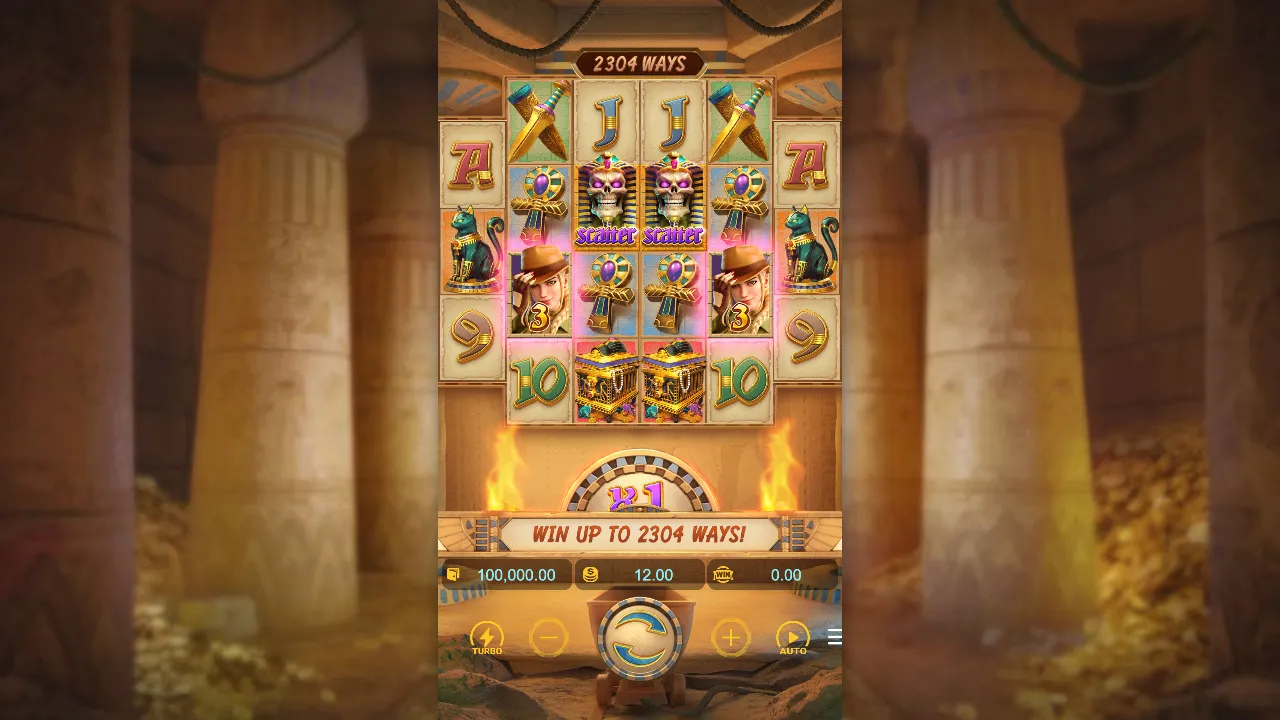Decrease the bet with the minus stepper
This screenshot has width=1280, height=720.
point(549,638)
